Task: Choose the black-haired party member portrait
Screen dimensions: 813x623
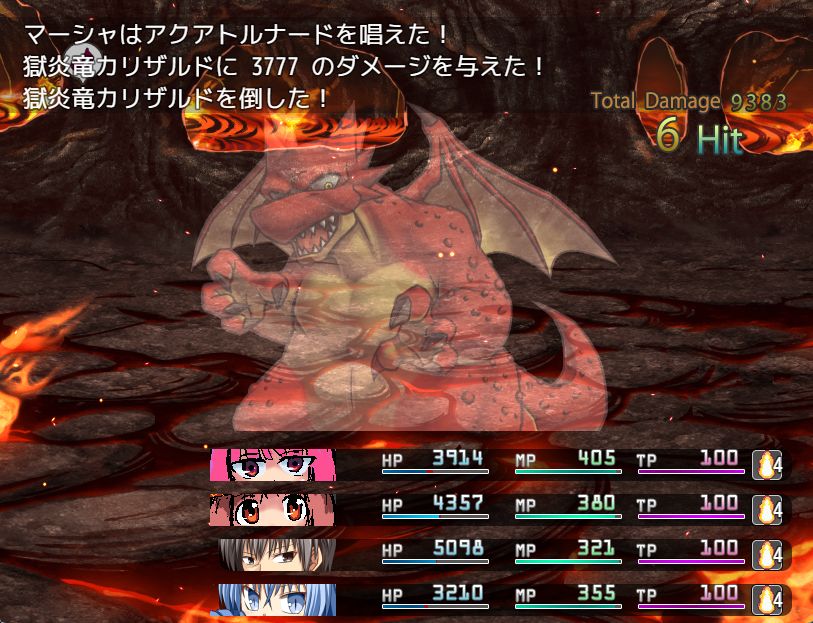Action: click(x=277, y=555)
